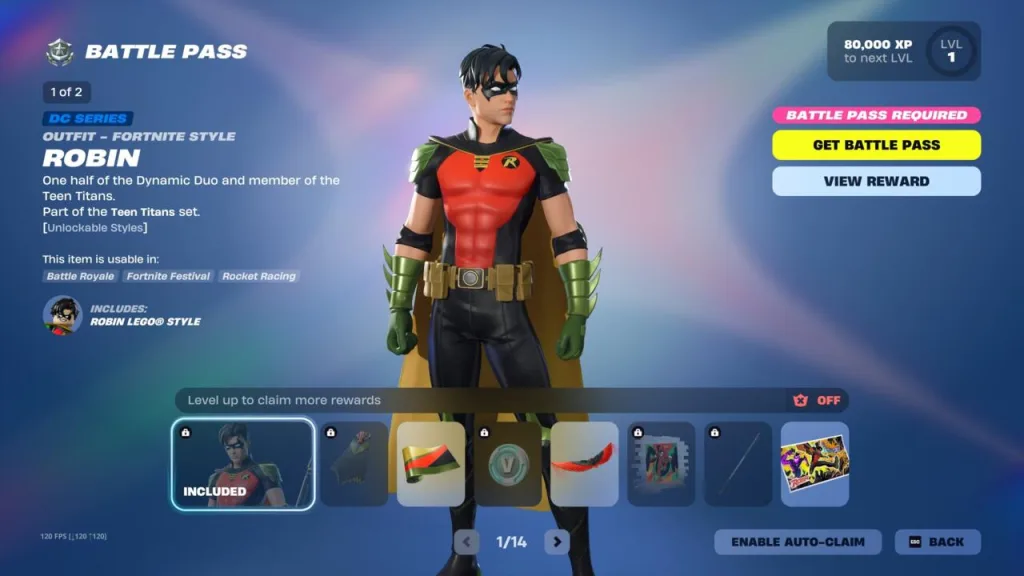
Task: Toggle the star filter marked OFF
Action: click(817, 400)
